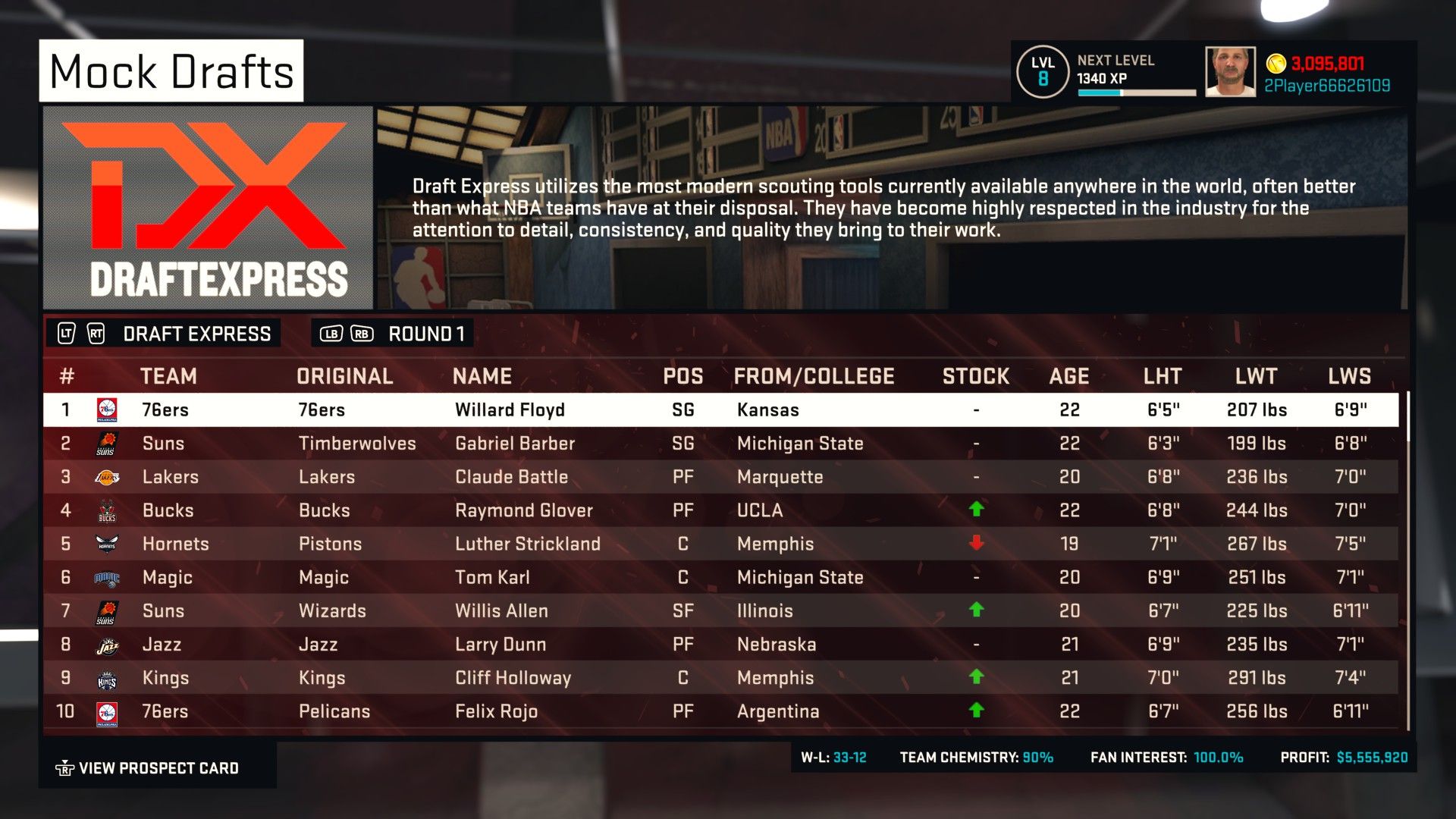Select the 76ers team logo on pick 1
Screen dimensions: 1456x819
pos(106,409)
